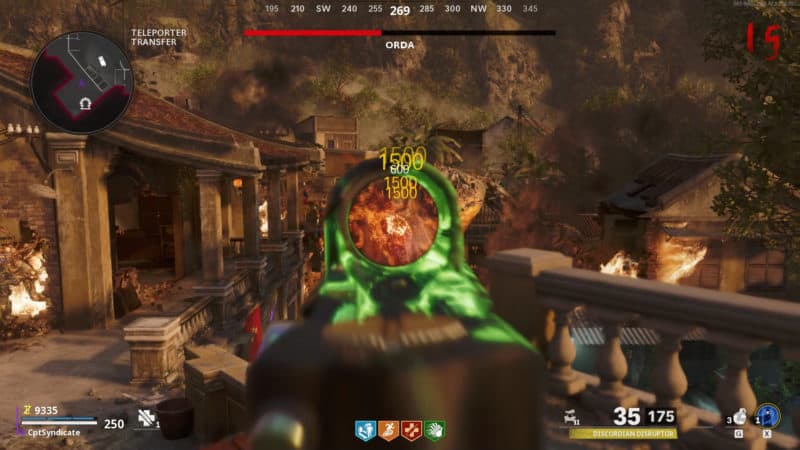Click the Teleporter Transfer location label
The width and height of the screenshot is (800, 450).
tap(159, 38)
